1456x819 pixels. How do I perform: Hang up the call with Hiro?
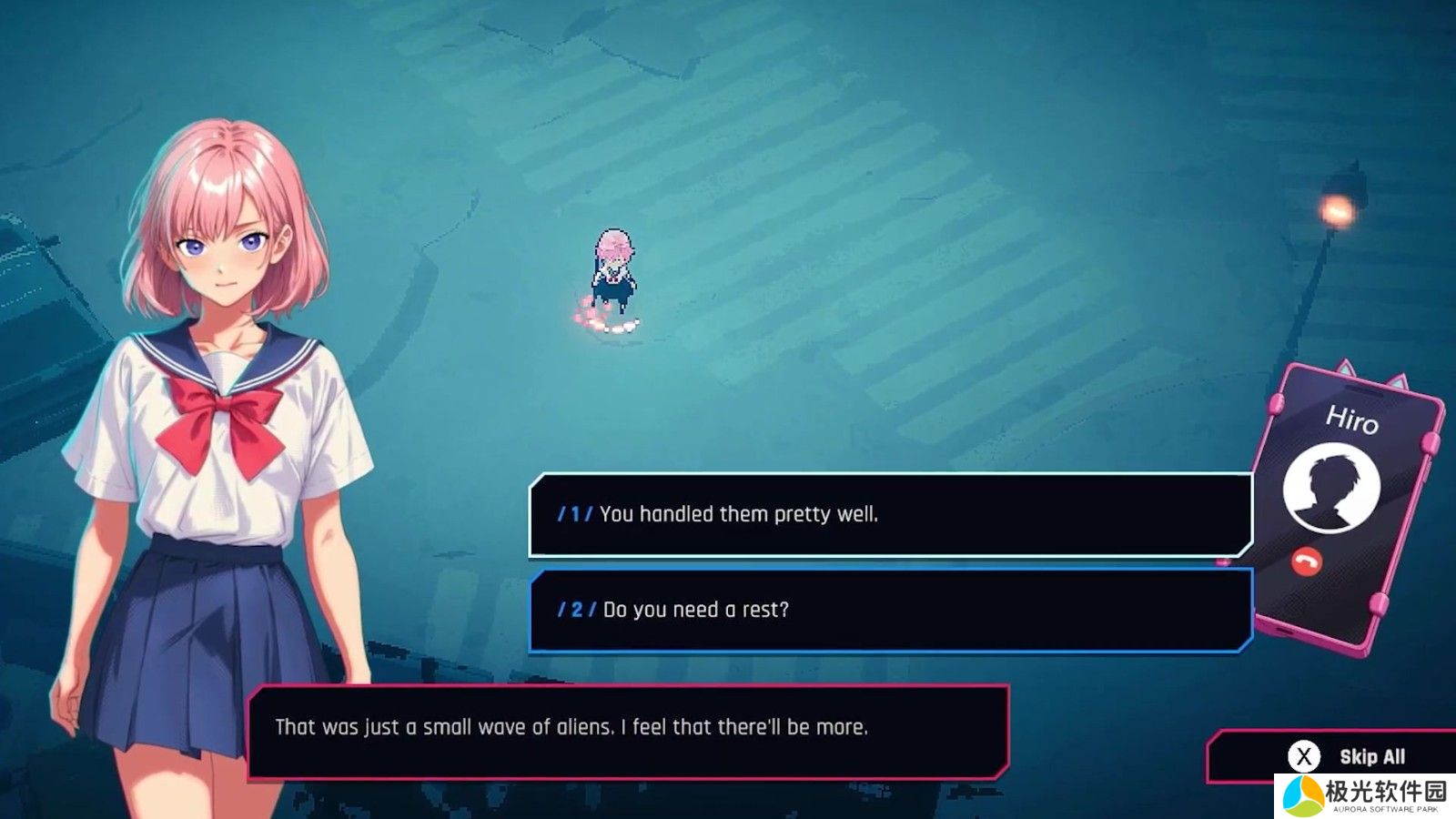coord(1306,562)
